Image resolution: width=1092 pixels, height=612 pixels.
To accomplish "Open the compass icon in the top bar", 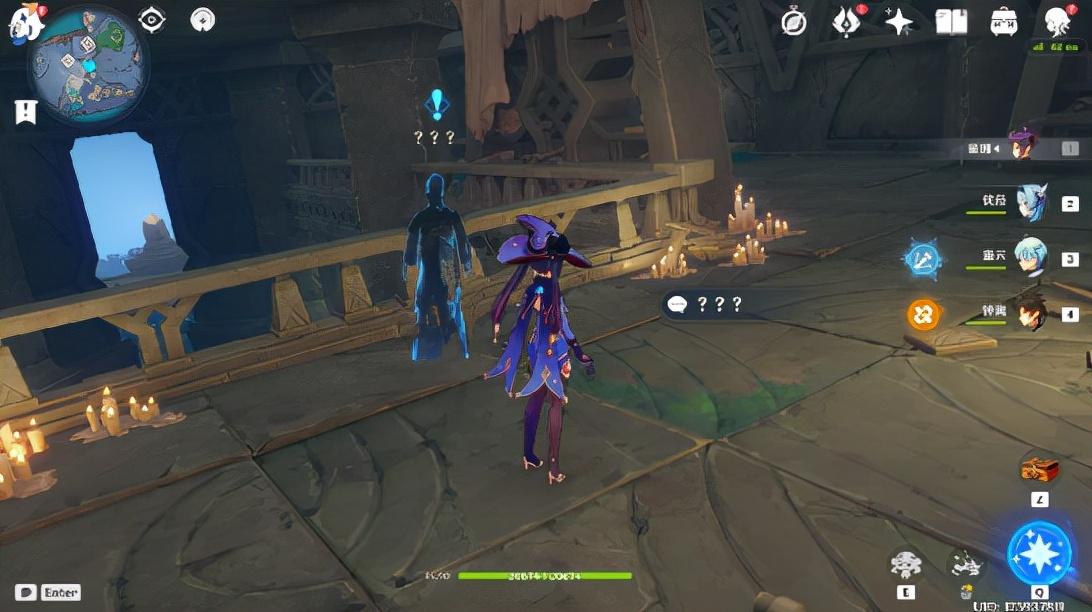I will point(794,22).
